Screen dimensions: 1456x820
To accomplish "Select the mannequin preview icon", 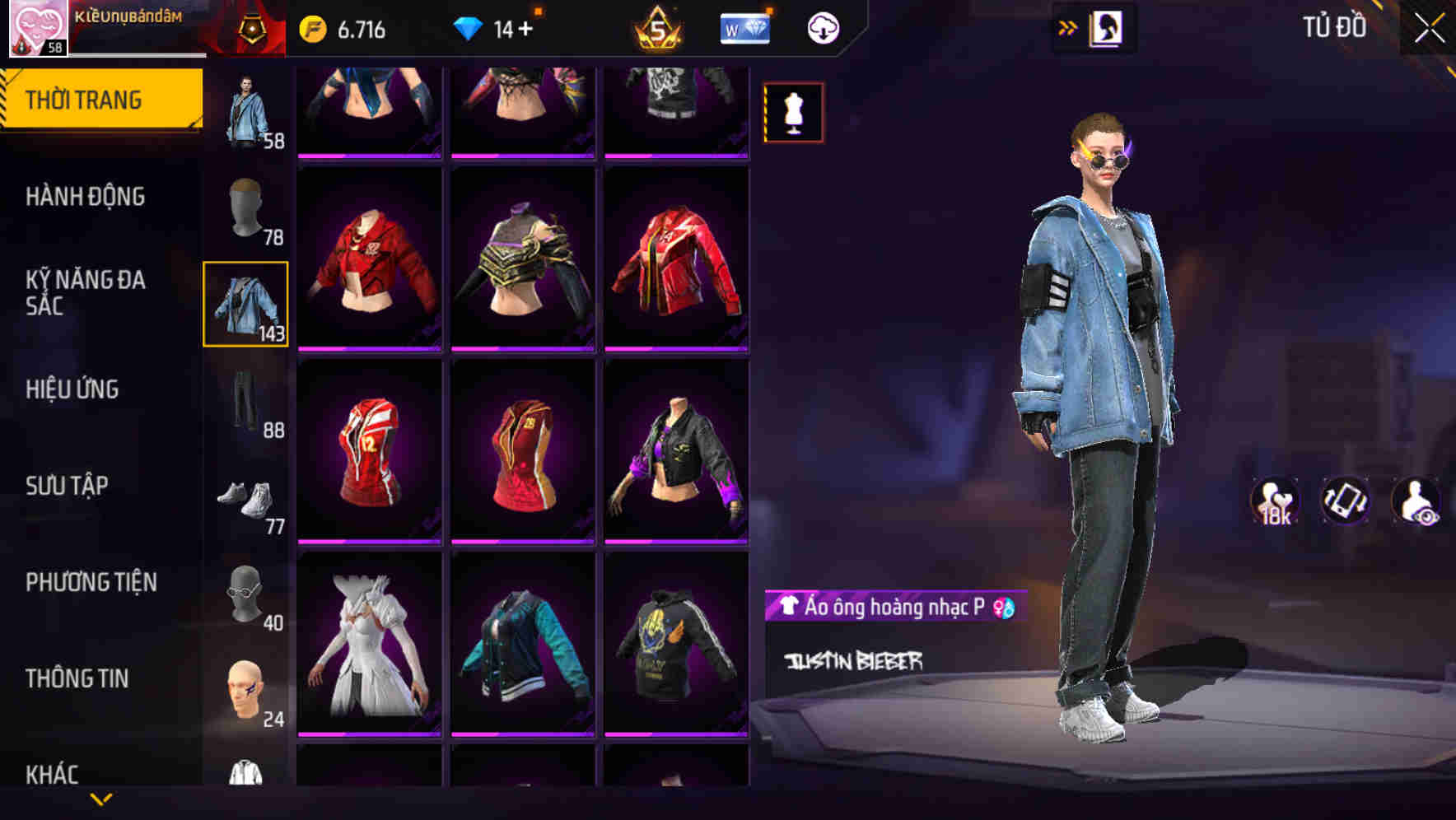I will point(792,112).
